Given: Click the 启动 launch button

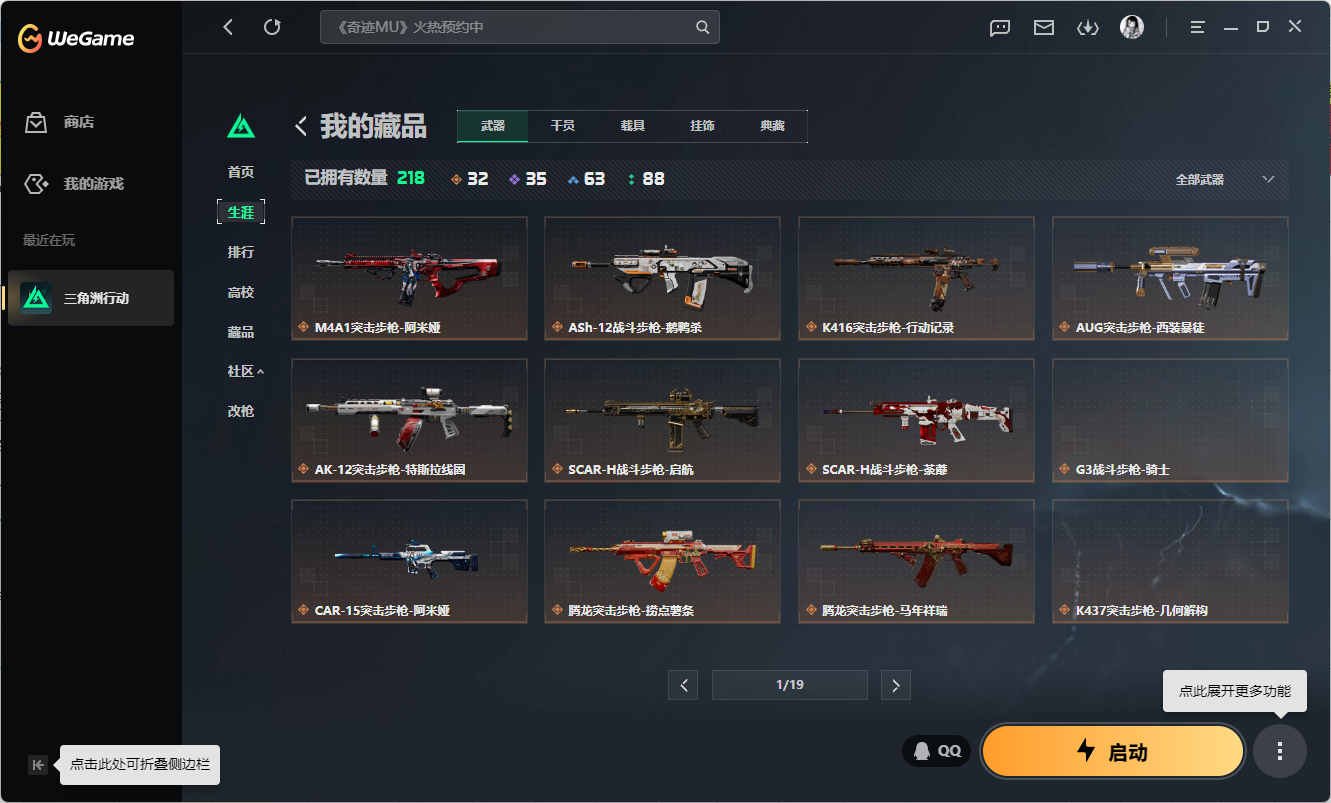Looking at the screenshot, I should [x=1112, y=751].
